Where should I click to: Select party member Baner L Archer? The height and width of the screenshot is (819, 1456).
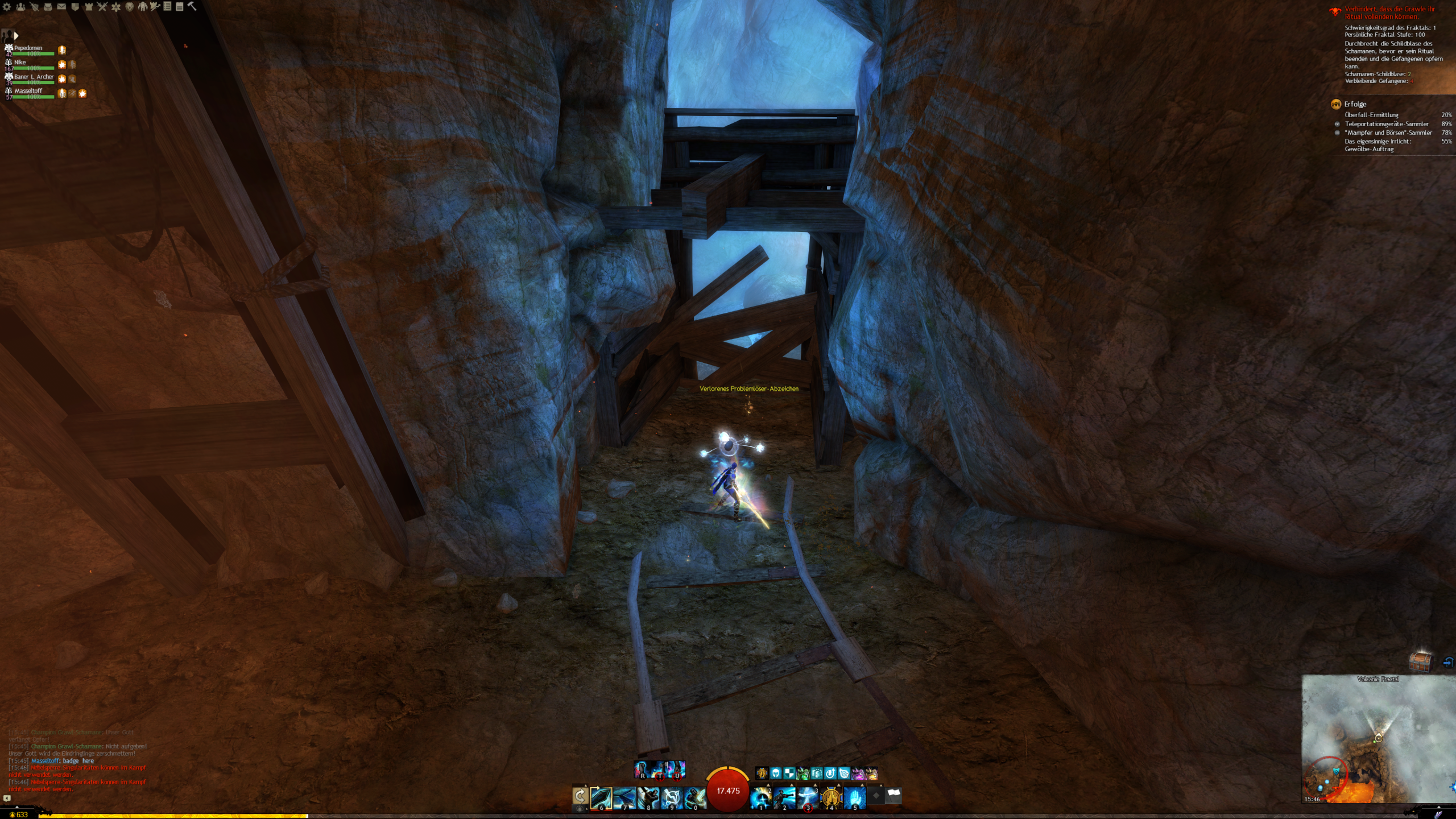coord(33,77)
